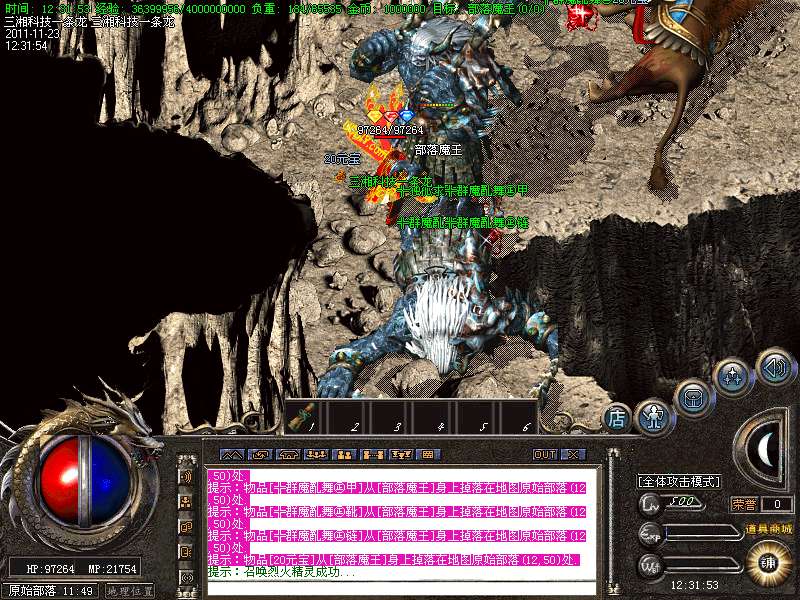Toggle sound with the speaker icon
The image size is (800, 600).
(x=773, y=365)
